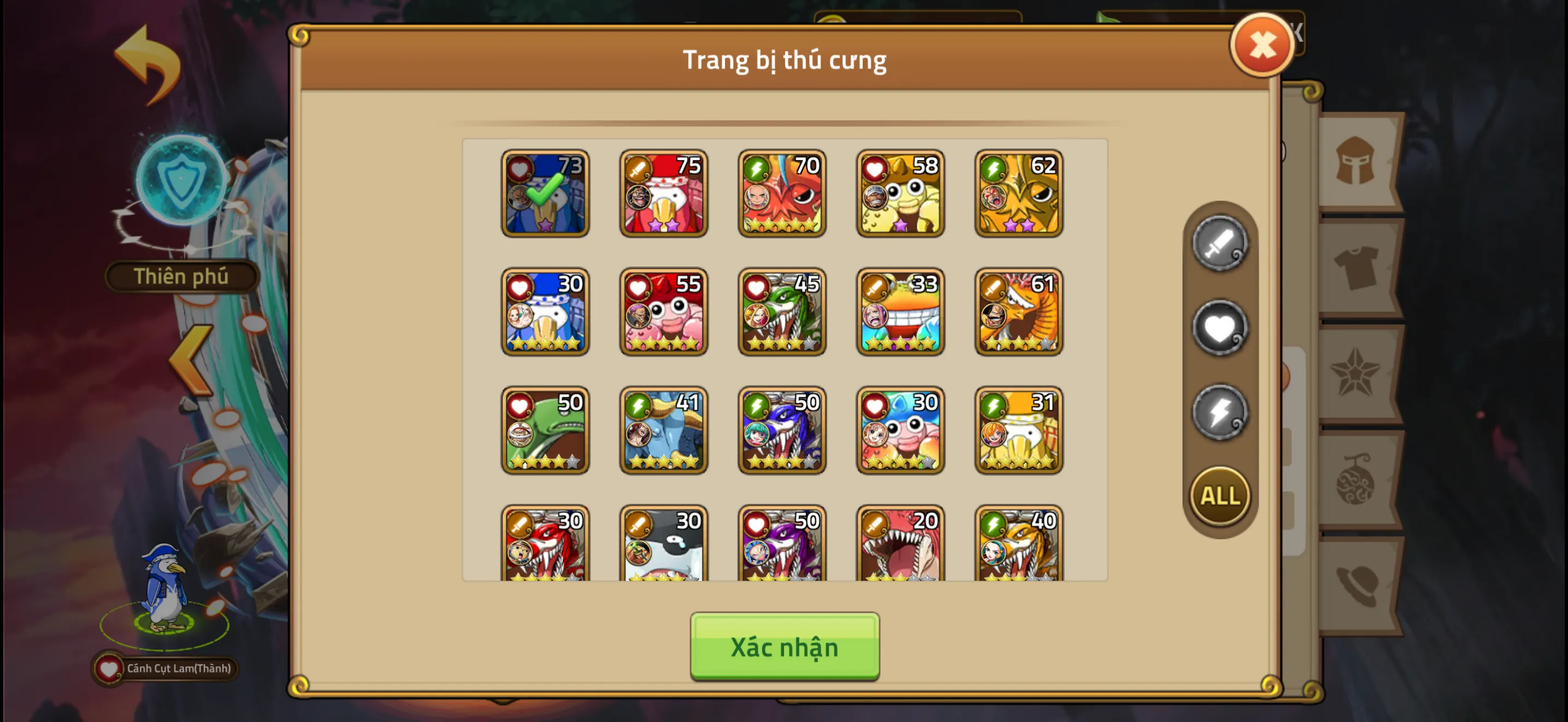Select the sword attack filter icon
1568x722 pixels.
(x=1219, y=243)
